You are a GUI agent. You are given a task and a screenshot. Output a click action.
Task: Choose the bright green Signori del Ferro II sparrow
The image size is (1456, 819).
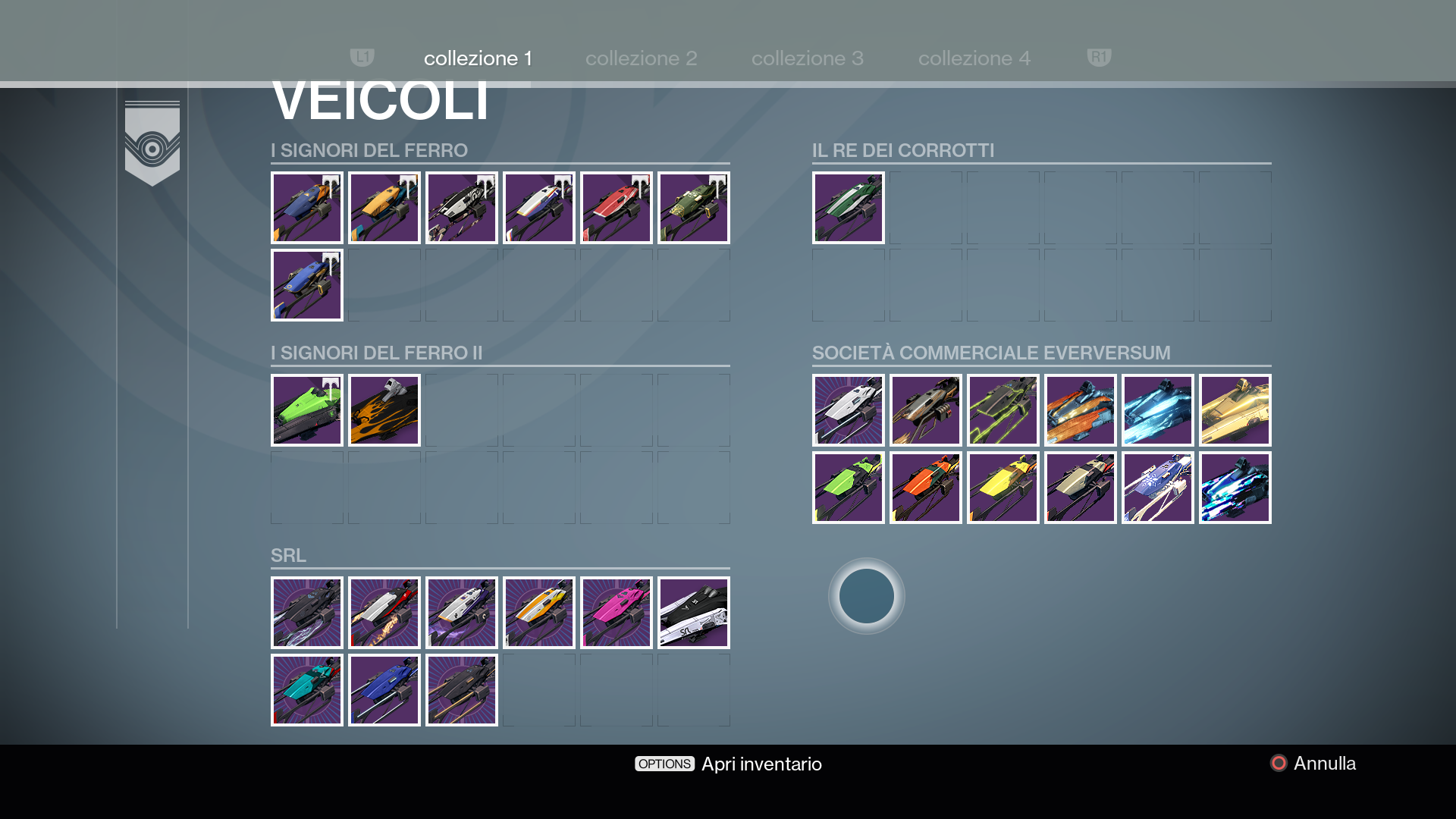[307, 410]
